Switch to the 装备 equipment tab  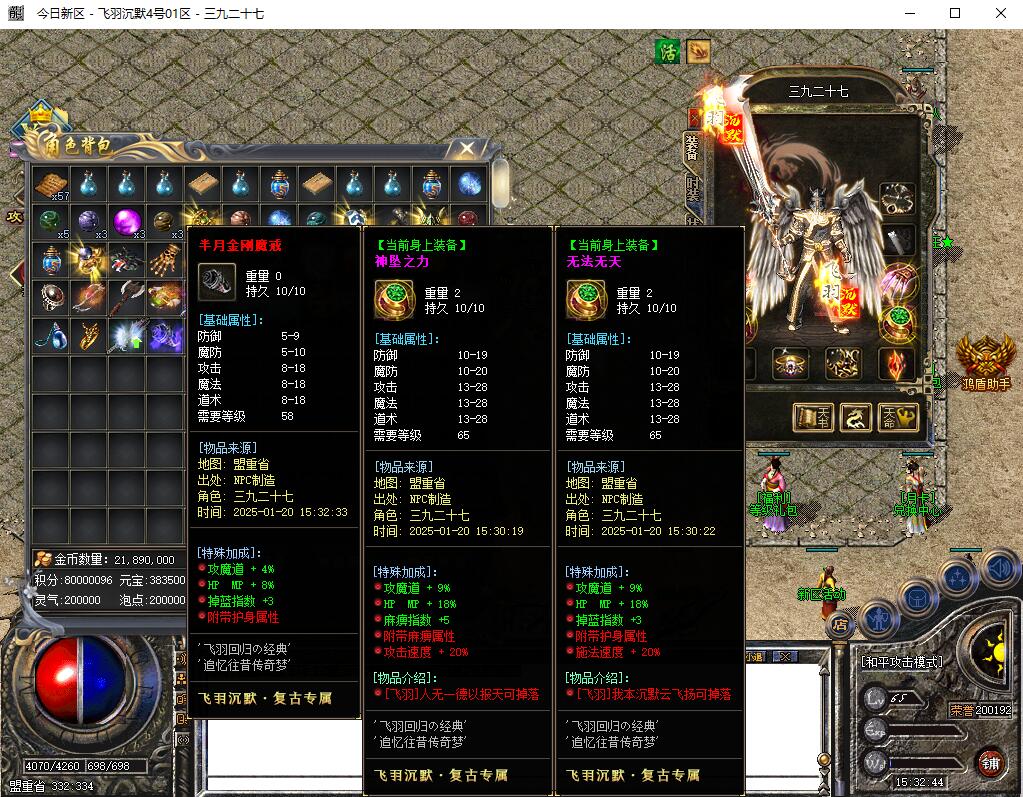point(692,148)
